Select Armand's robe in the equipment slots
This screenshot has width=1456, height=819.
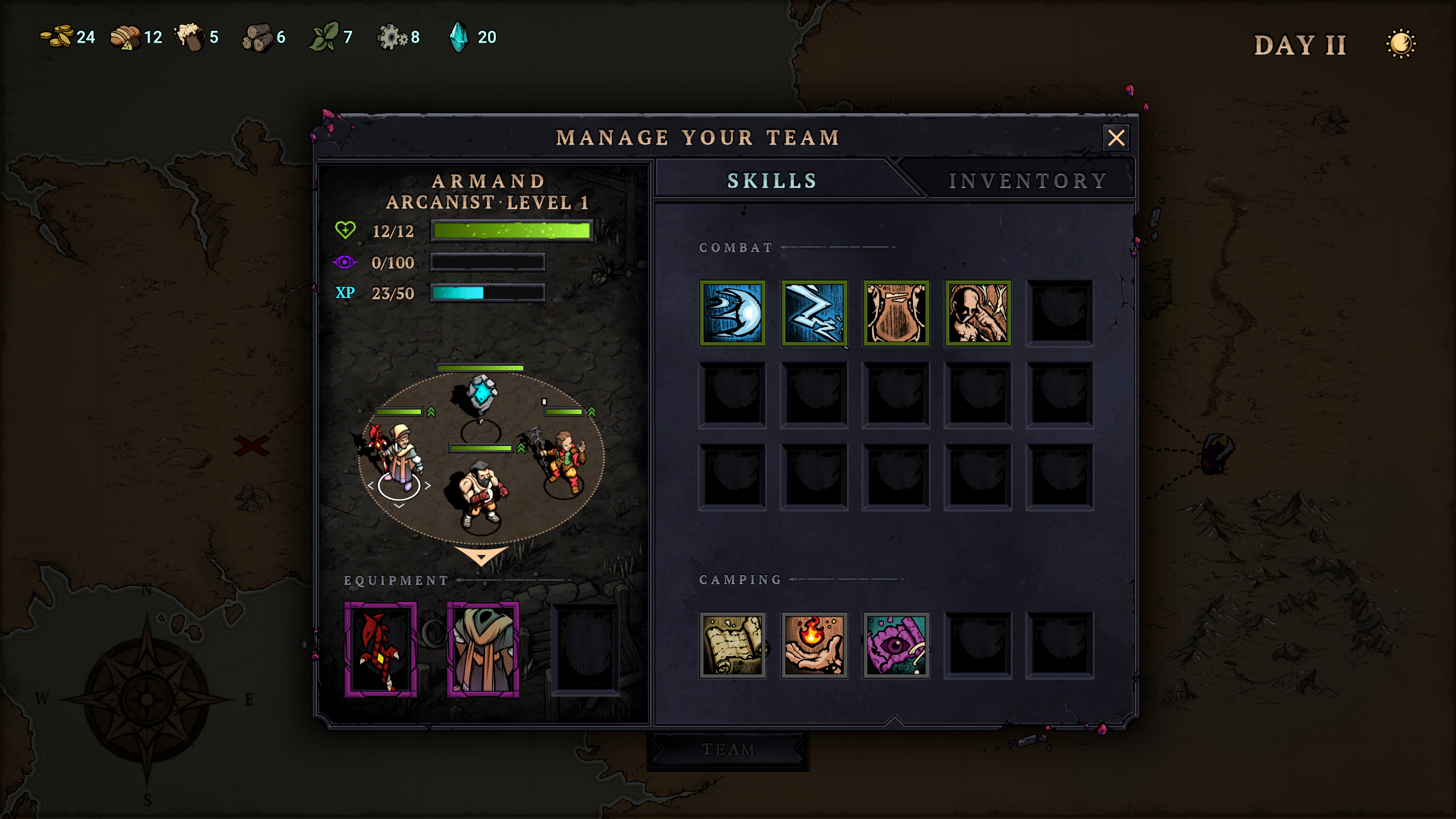click(484, 648)
